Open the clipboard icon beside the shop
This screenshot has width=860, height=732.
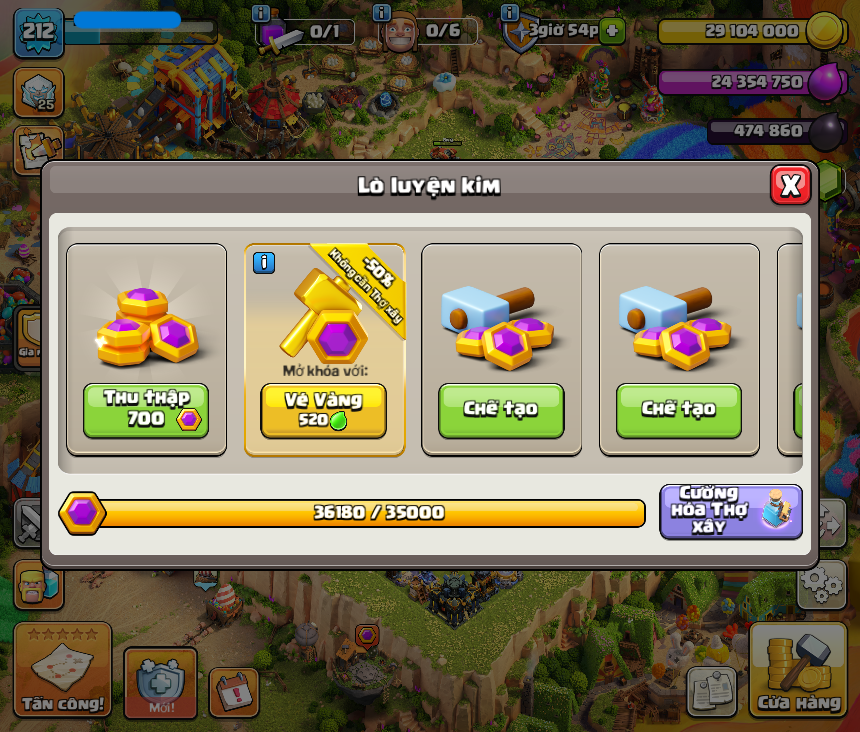(712, 690)
